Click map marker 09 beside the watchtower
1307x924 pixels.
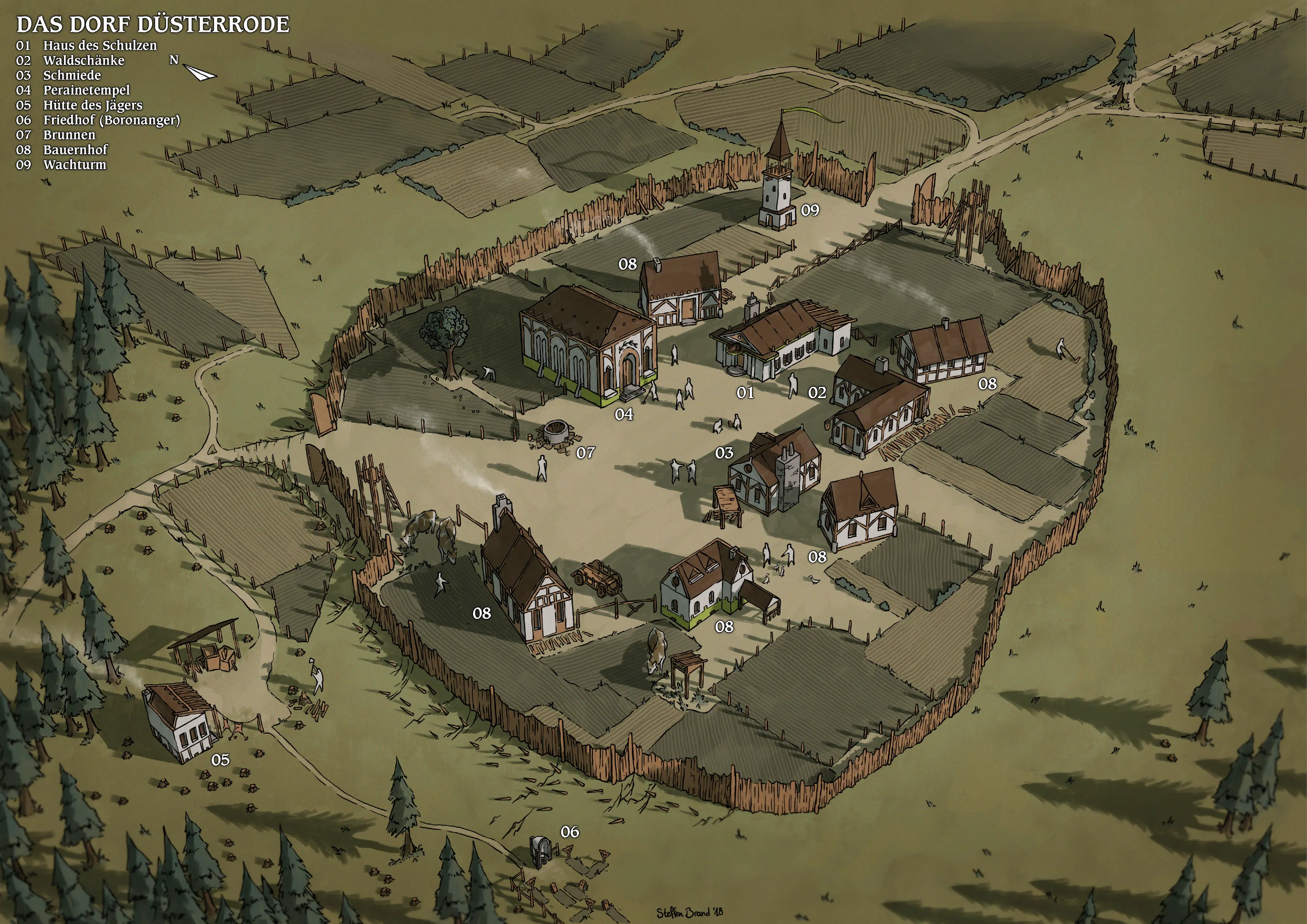(x=810, y=210)
